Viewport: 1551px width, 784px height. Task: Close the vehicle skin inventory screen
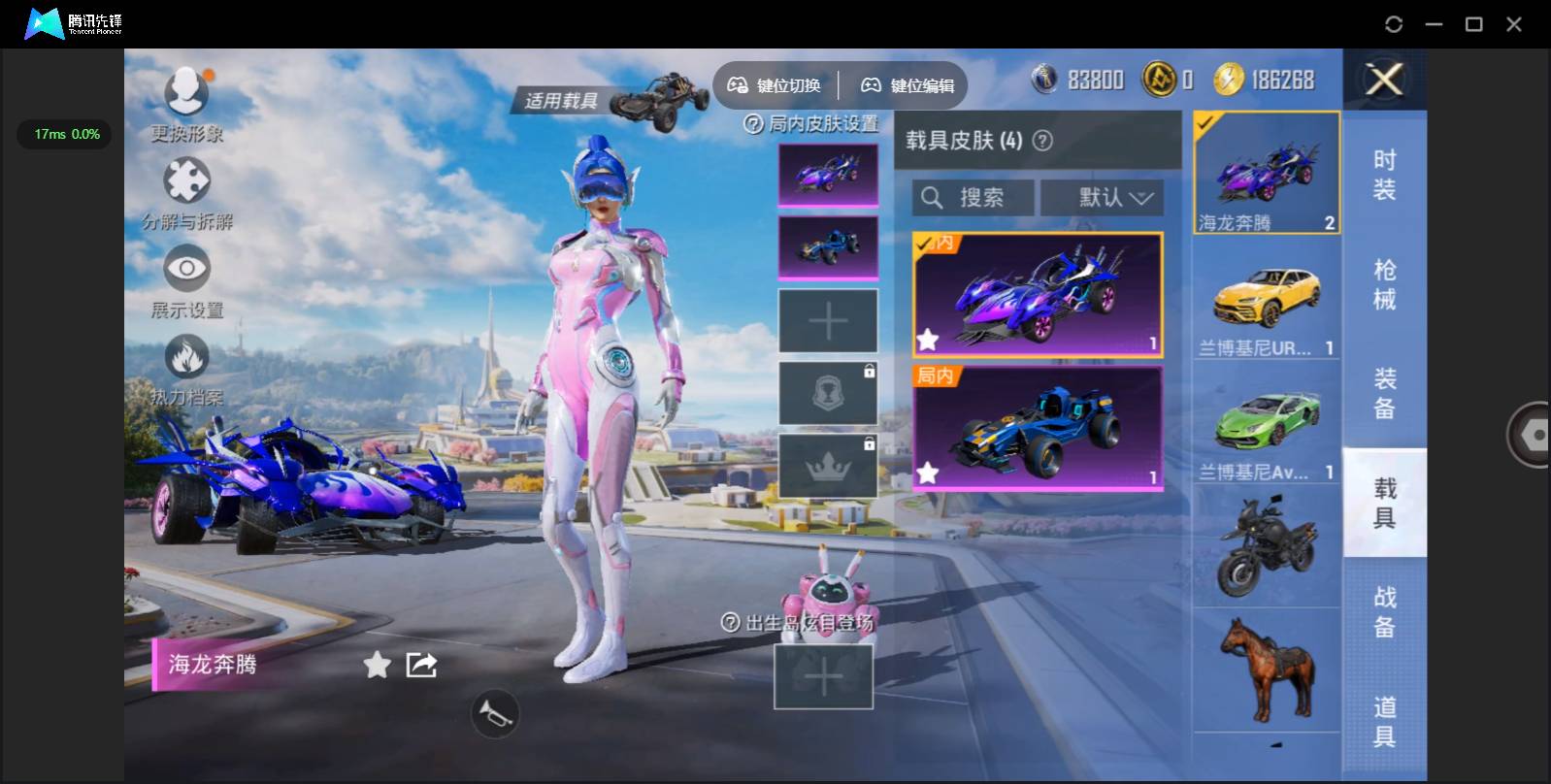tap(1384, 80)
